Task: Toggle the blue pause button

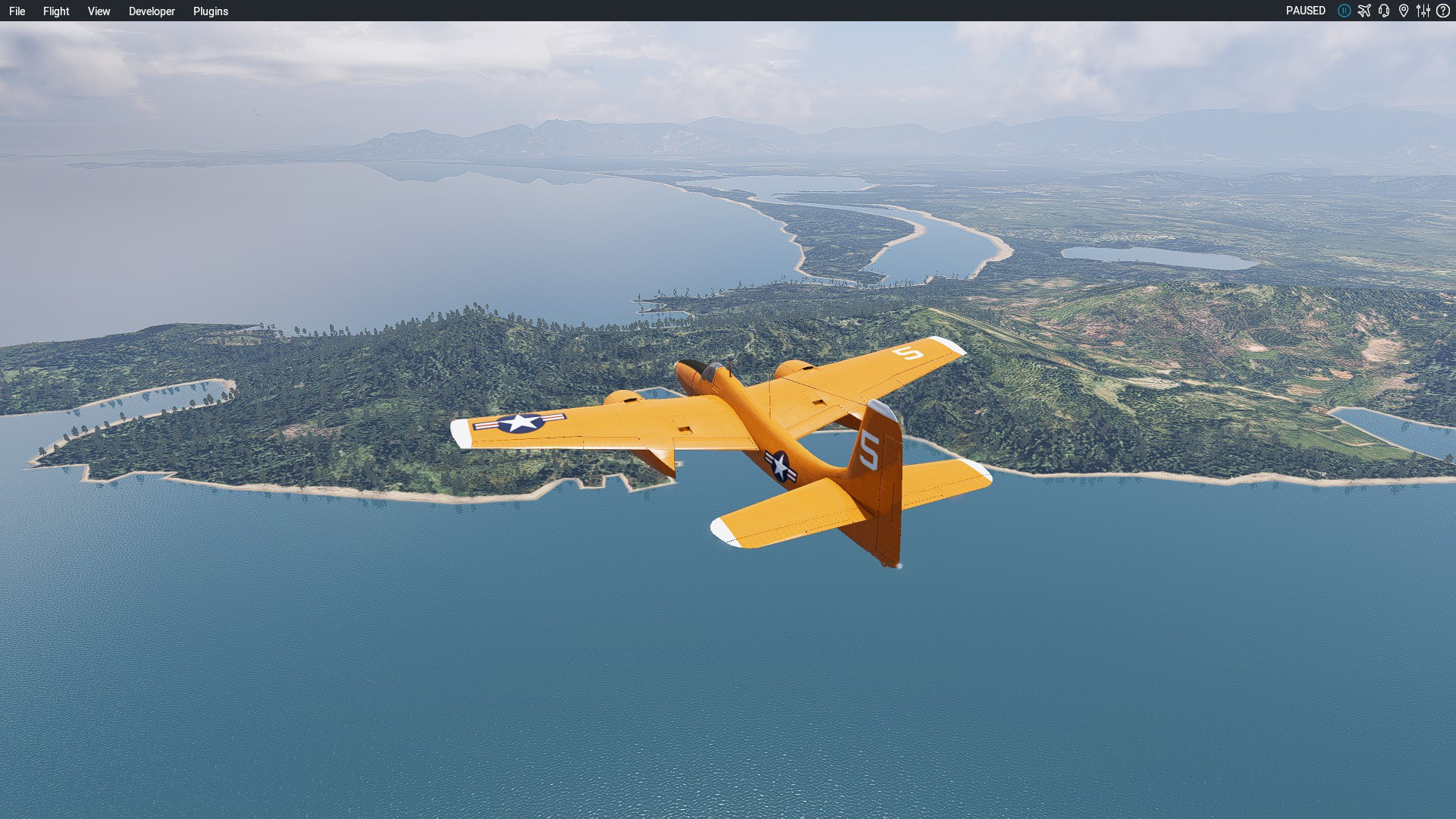Action: coord(1344,11)
